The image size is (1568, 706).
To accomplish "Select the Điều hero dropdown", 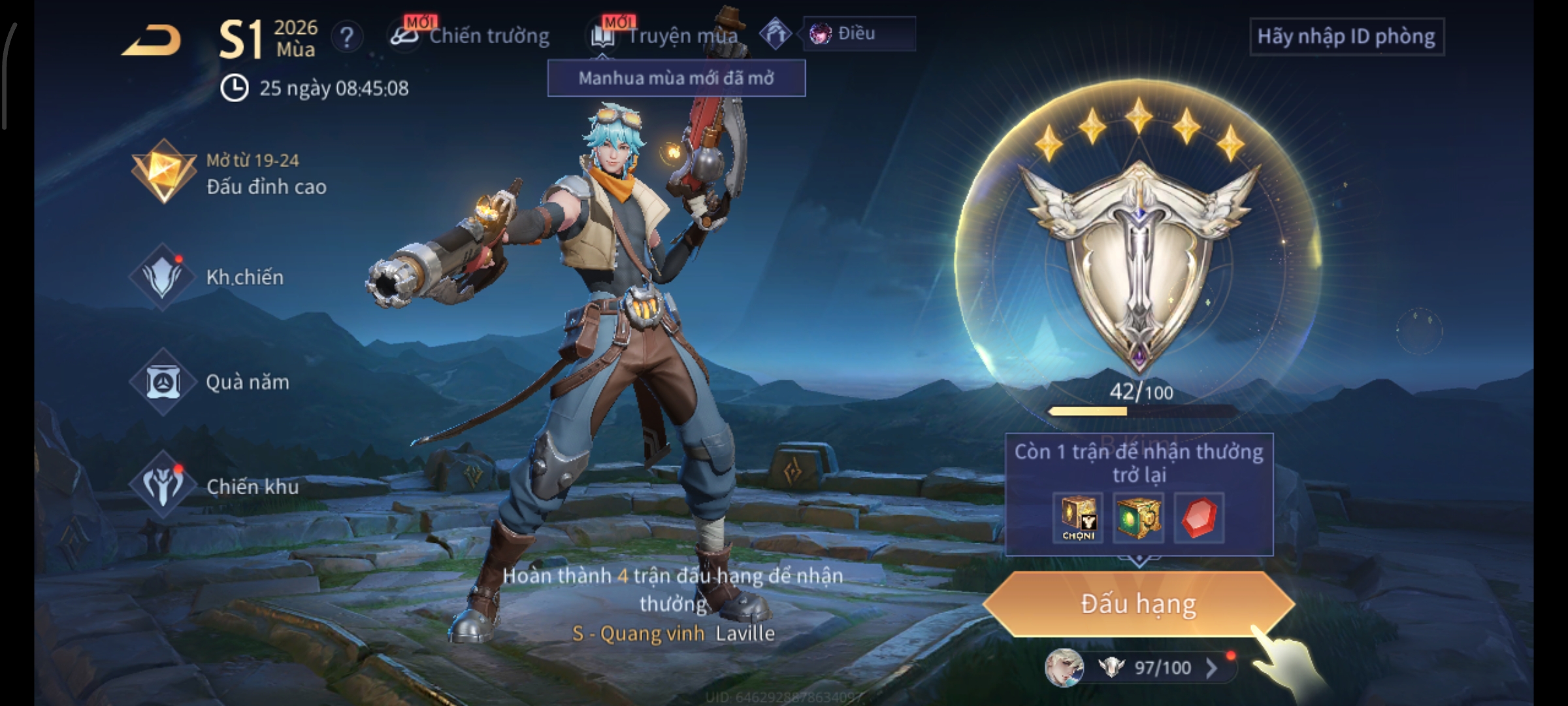I will coord(858,34).
